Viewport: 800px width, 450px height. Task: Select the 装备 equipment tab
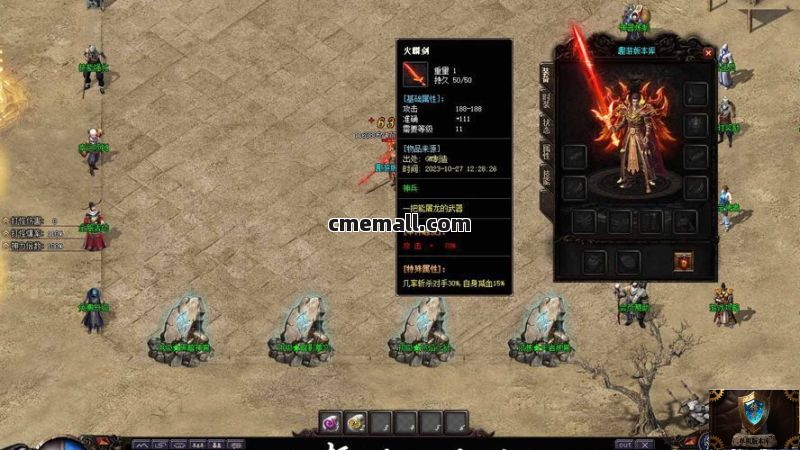[546, 73]
